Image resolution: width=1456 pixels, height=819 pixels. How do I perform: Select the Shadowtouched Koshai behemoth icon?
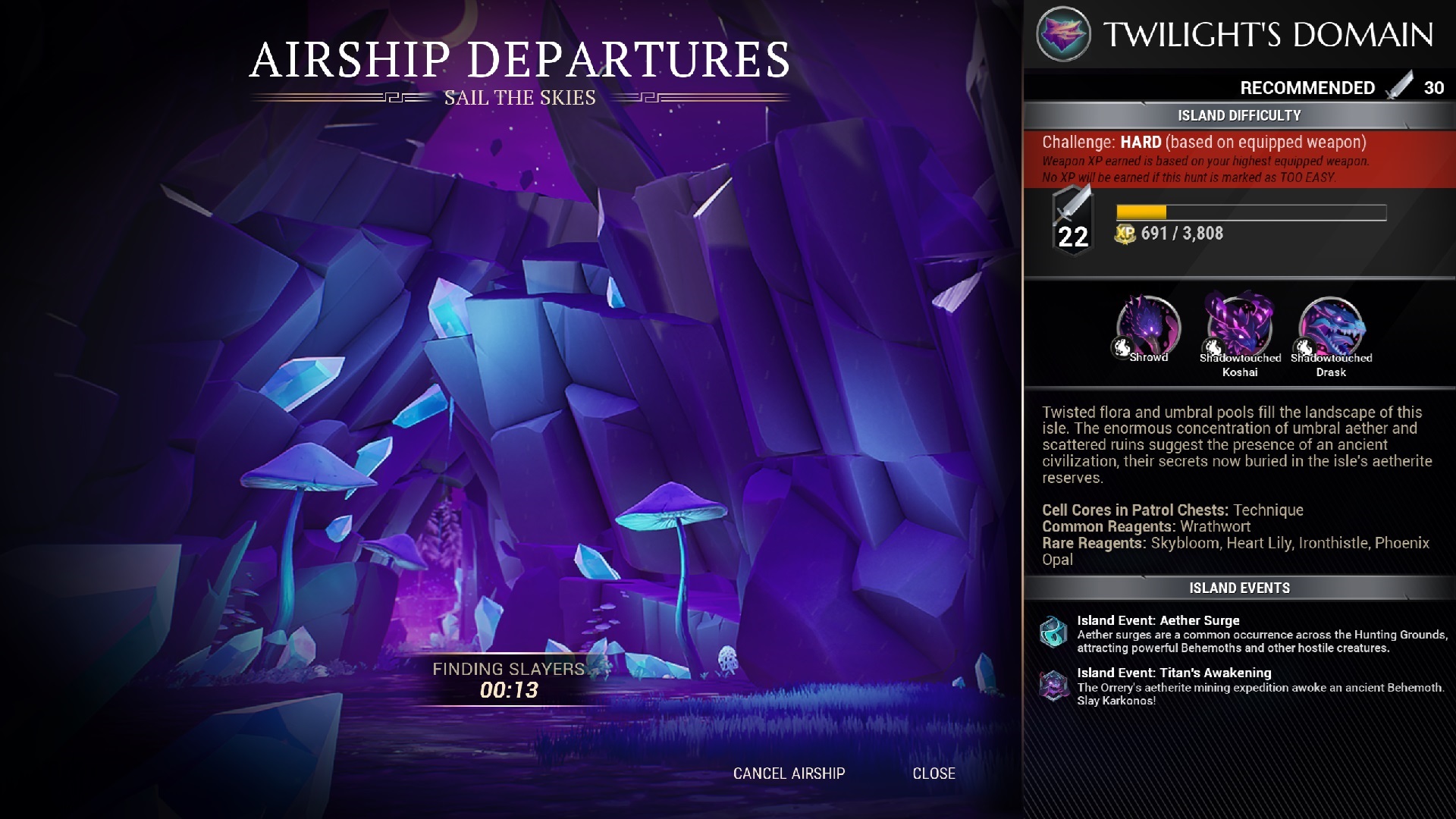(x=1240, y=327)
